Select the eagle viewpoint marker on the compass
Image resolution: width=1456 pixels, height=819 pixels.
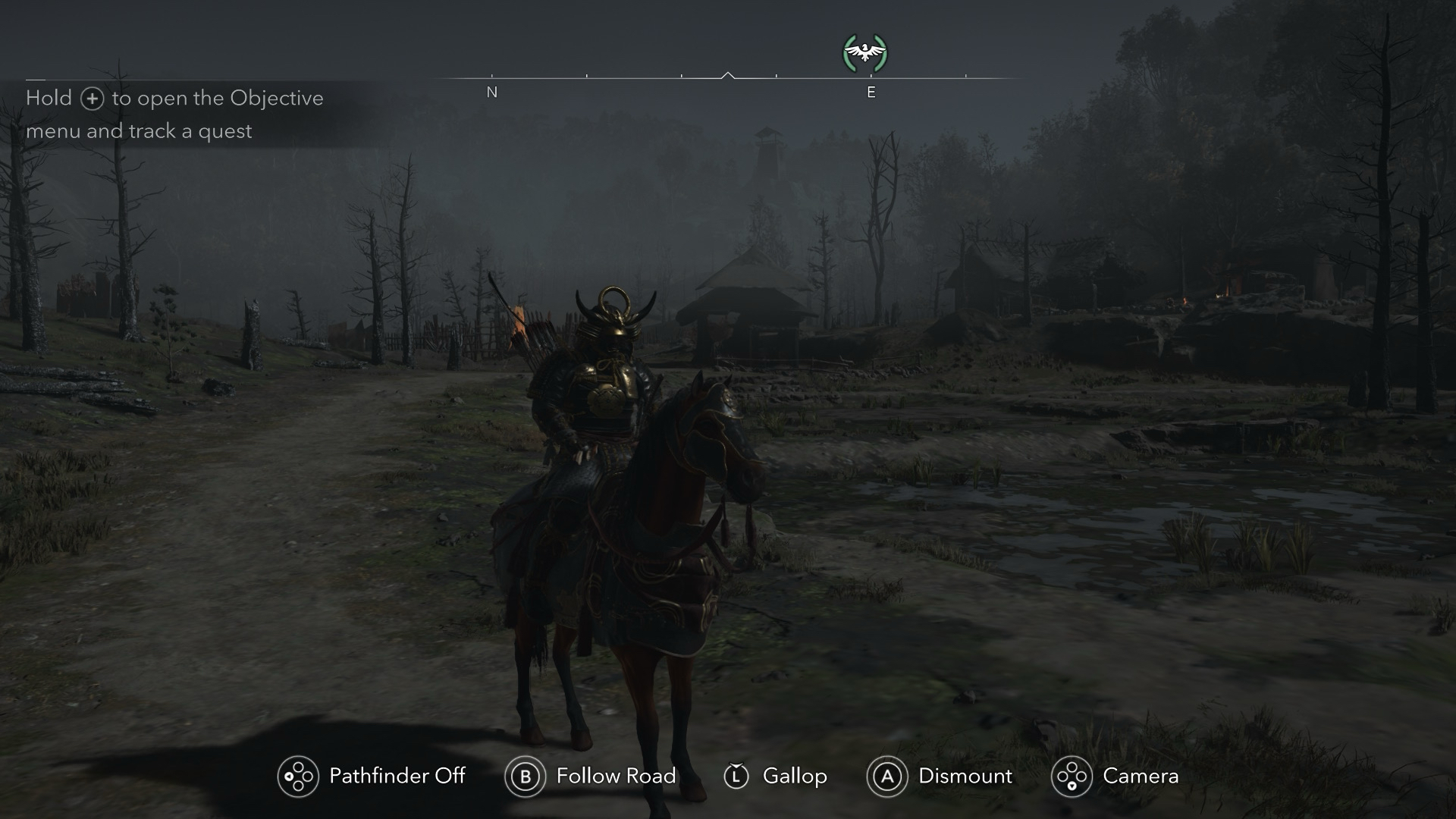pyautogui.click(x=864, y=53)
